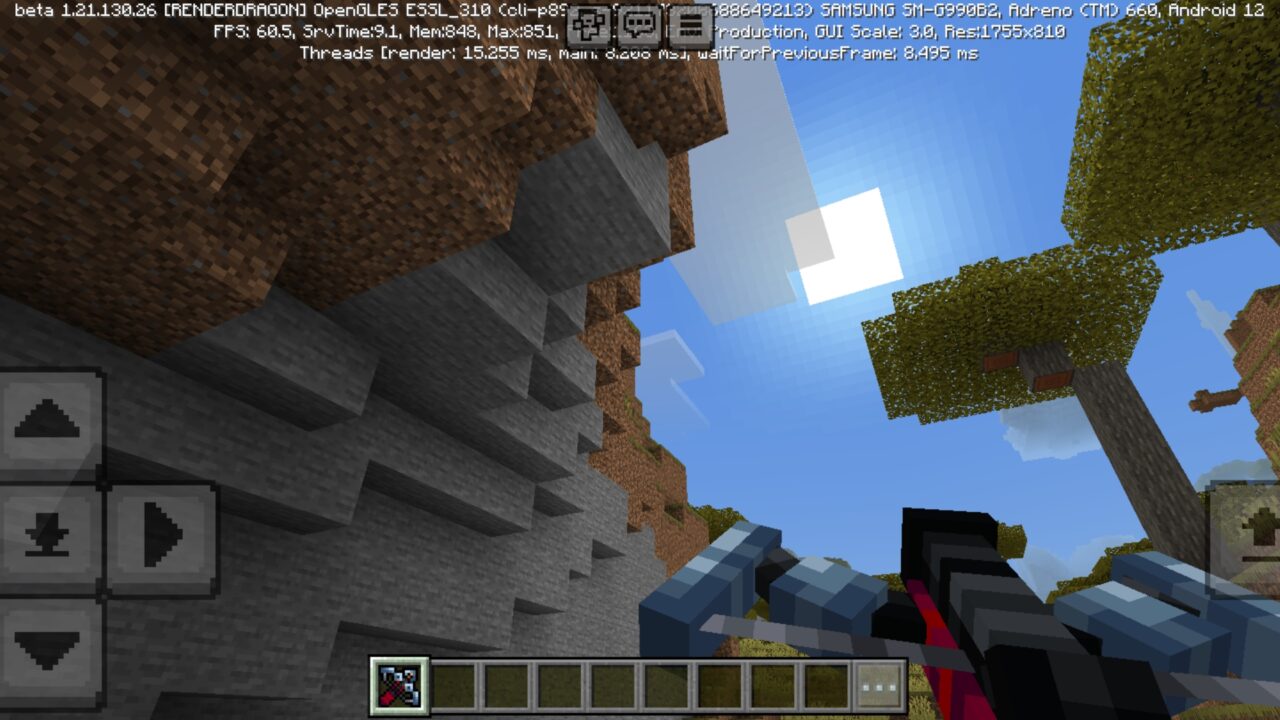Select empty hotbar slot four
The image size is (1280, 720).
click(561, 684)
